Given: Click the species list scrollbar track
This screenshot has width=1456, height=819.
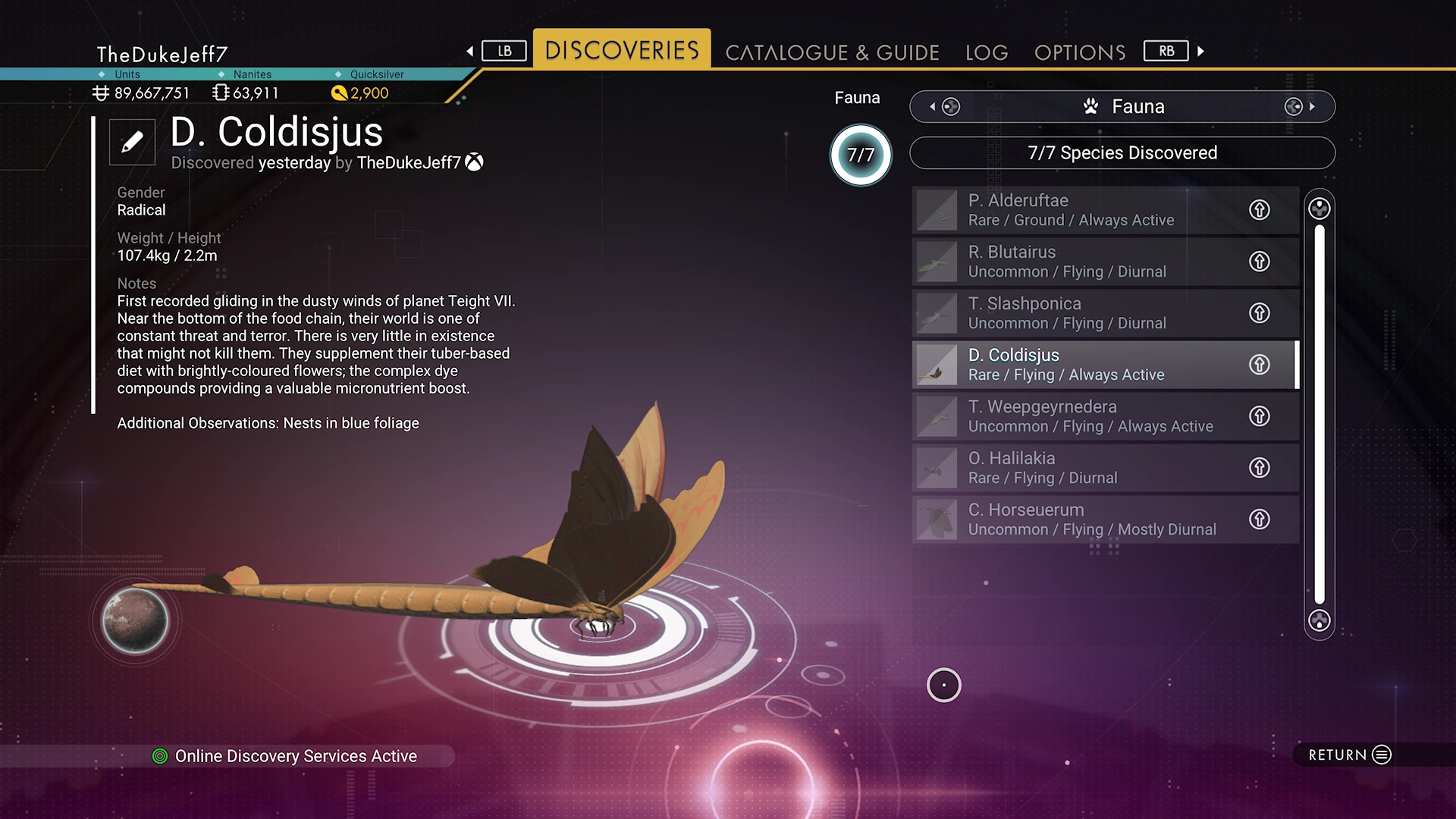Looking at the screenshot, I should (x=1319, y=414).
